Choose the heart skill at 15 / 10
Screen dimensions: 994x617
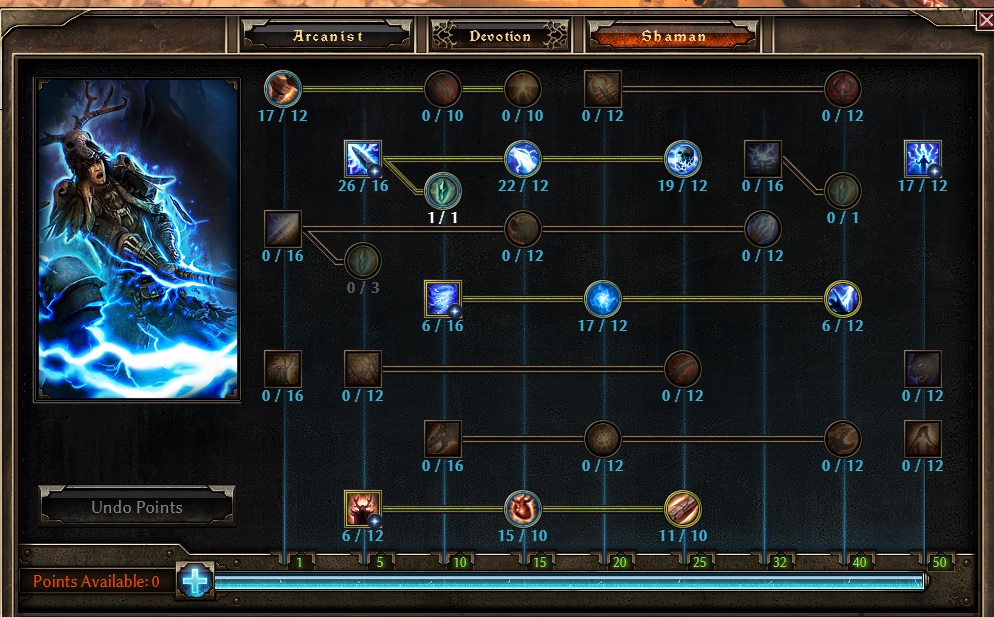pos(523,509)
